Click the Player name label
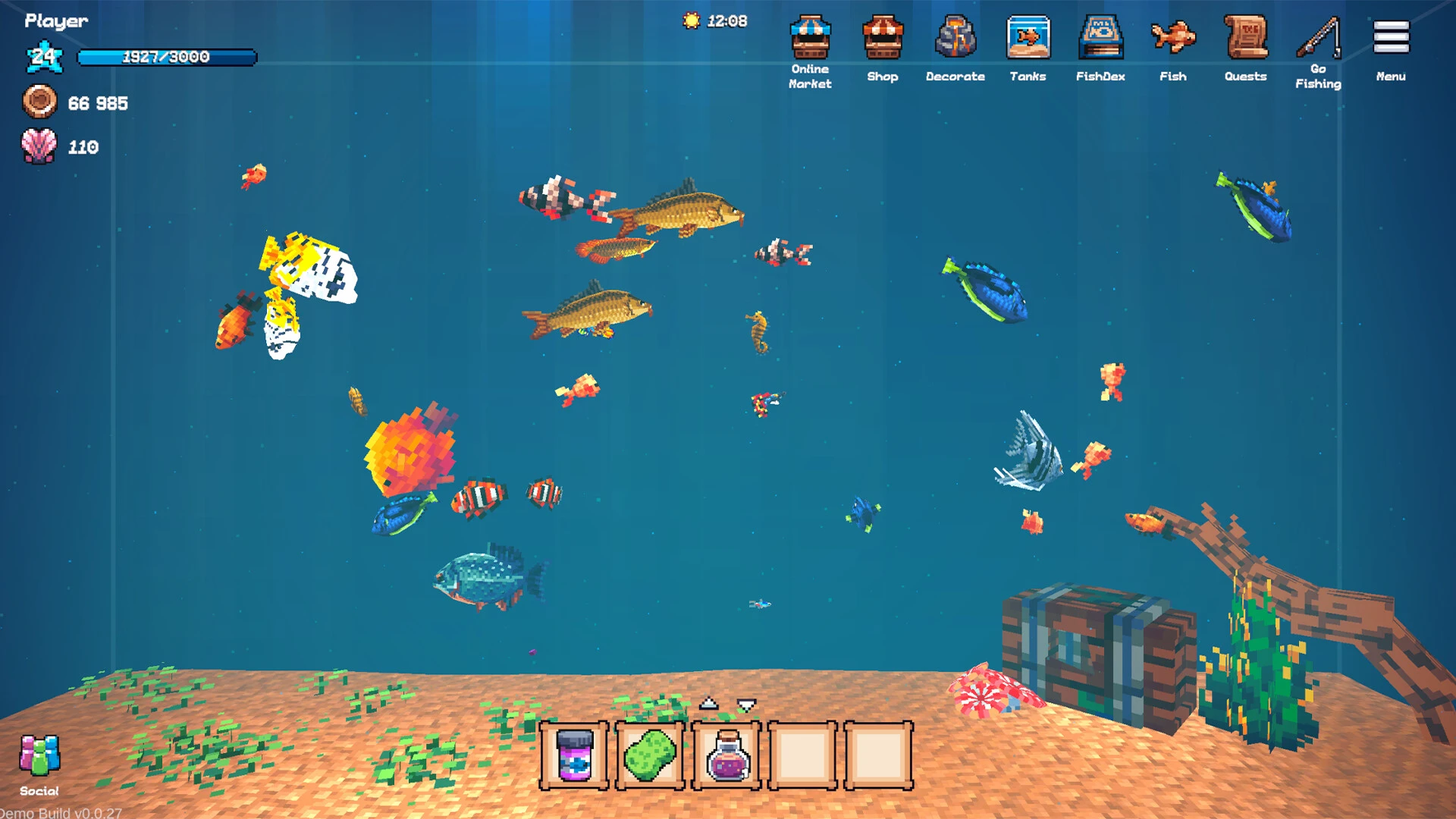This screenshot has width=1456, height=819. pos(56,21)
